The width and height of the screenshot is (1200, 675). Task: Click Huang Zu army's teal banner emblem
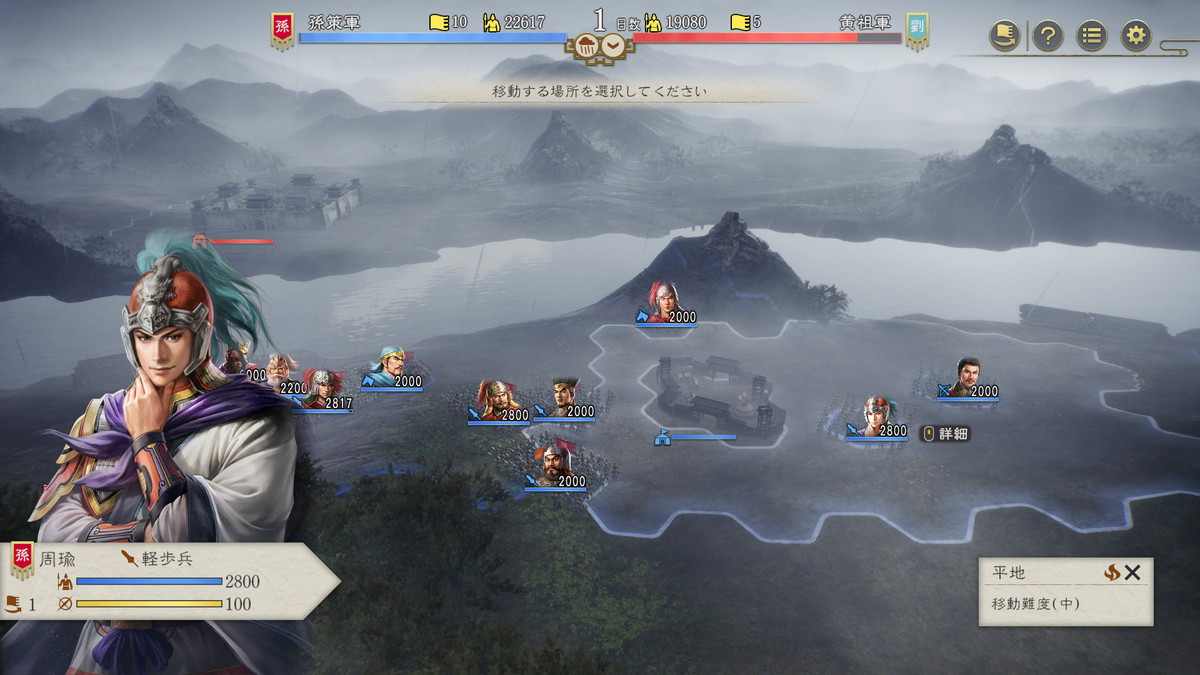[x=917, y=30]
